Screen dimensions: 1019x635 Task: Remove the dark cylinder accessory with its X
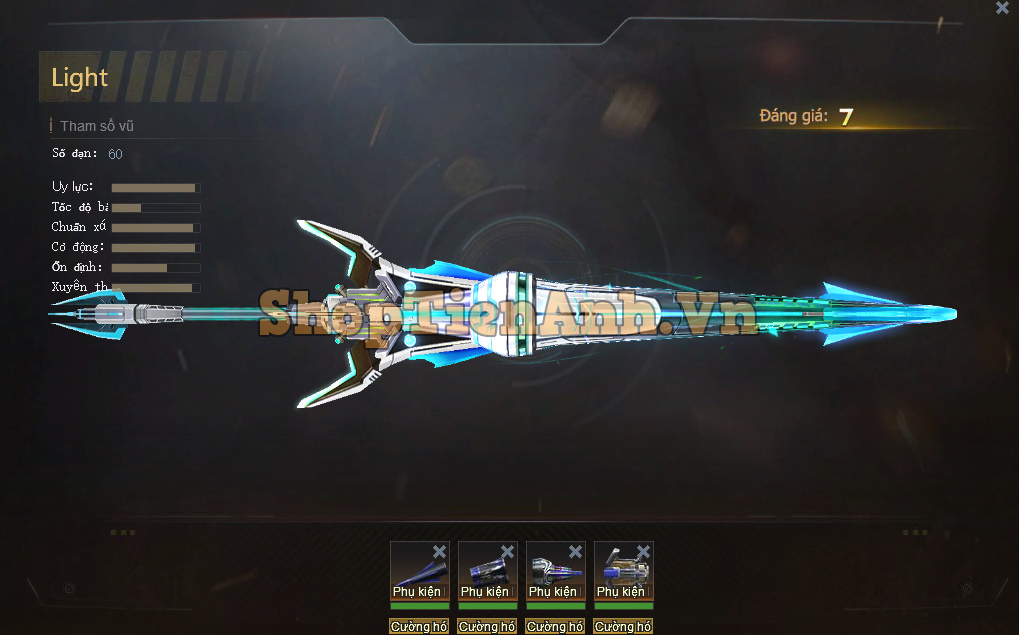tap(507, 552)
